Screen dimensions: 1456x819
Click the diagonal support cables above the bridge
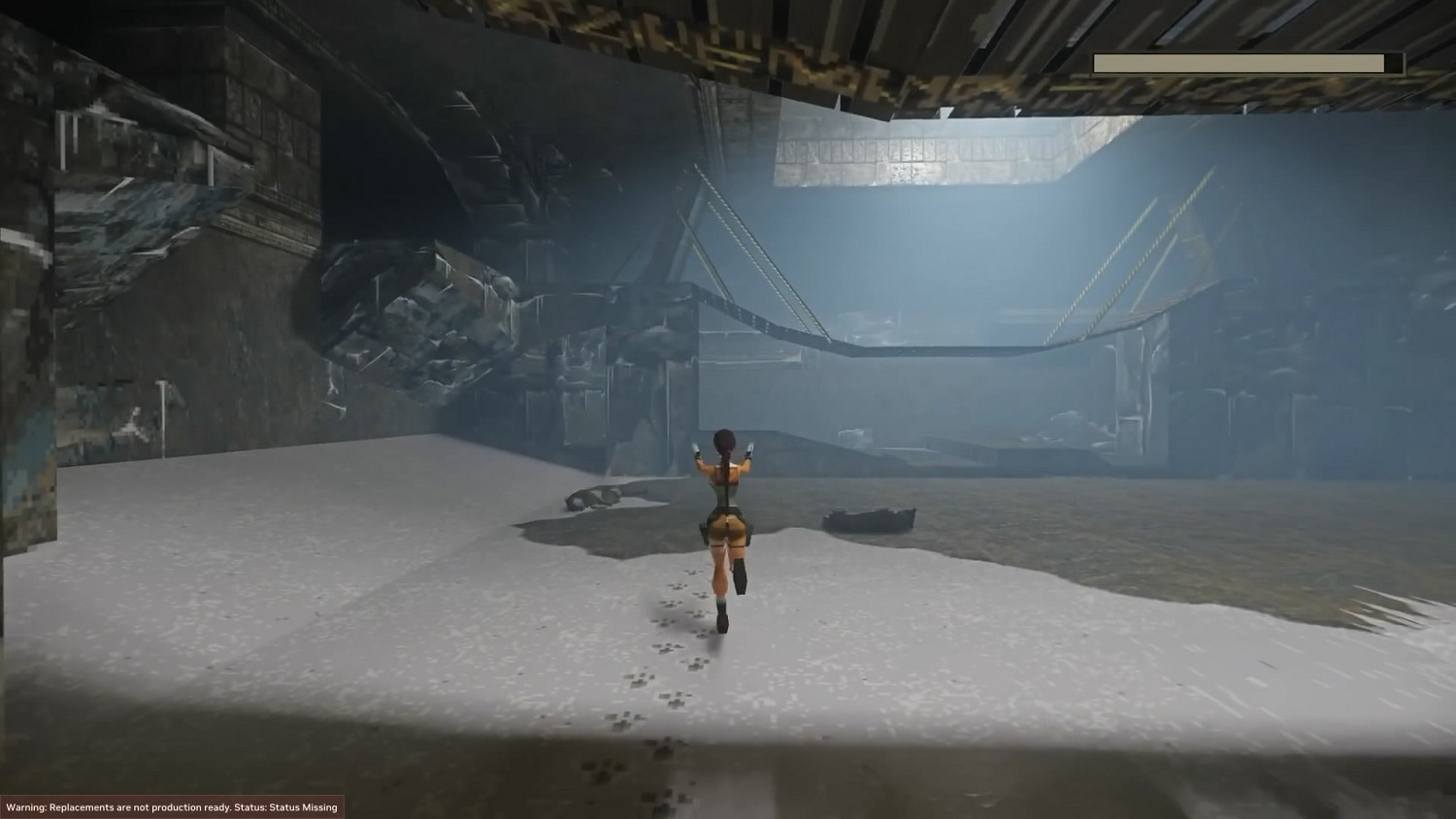tap(747, 243)
